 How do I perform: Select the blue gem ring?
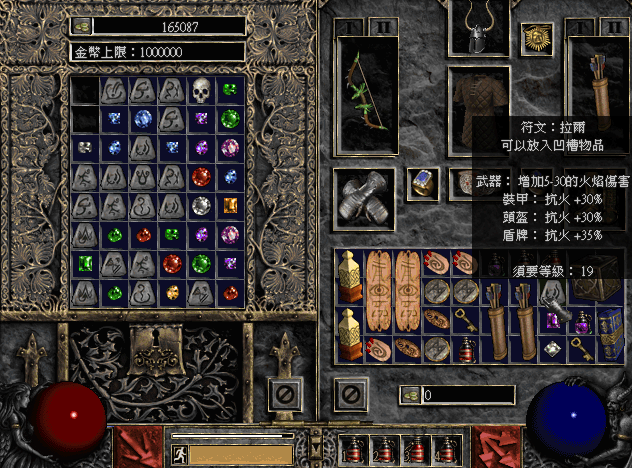click(x=423, y=183)
